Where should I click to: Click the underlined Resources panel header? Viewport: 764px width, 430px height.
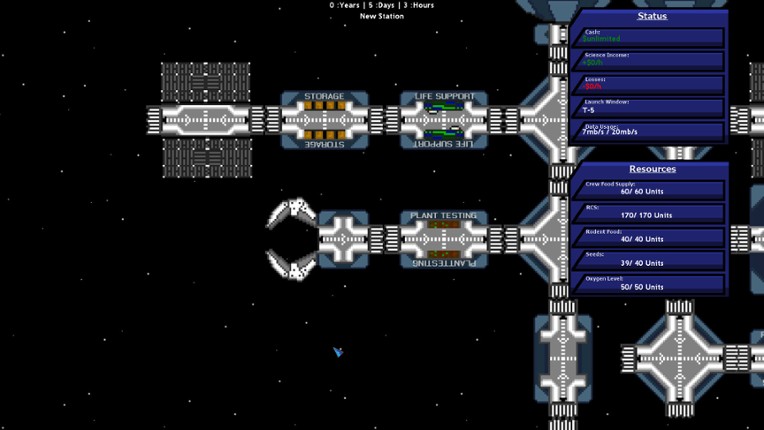(652, 169)
